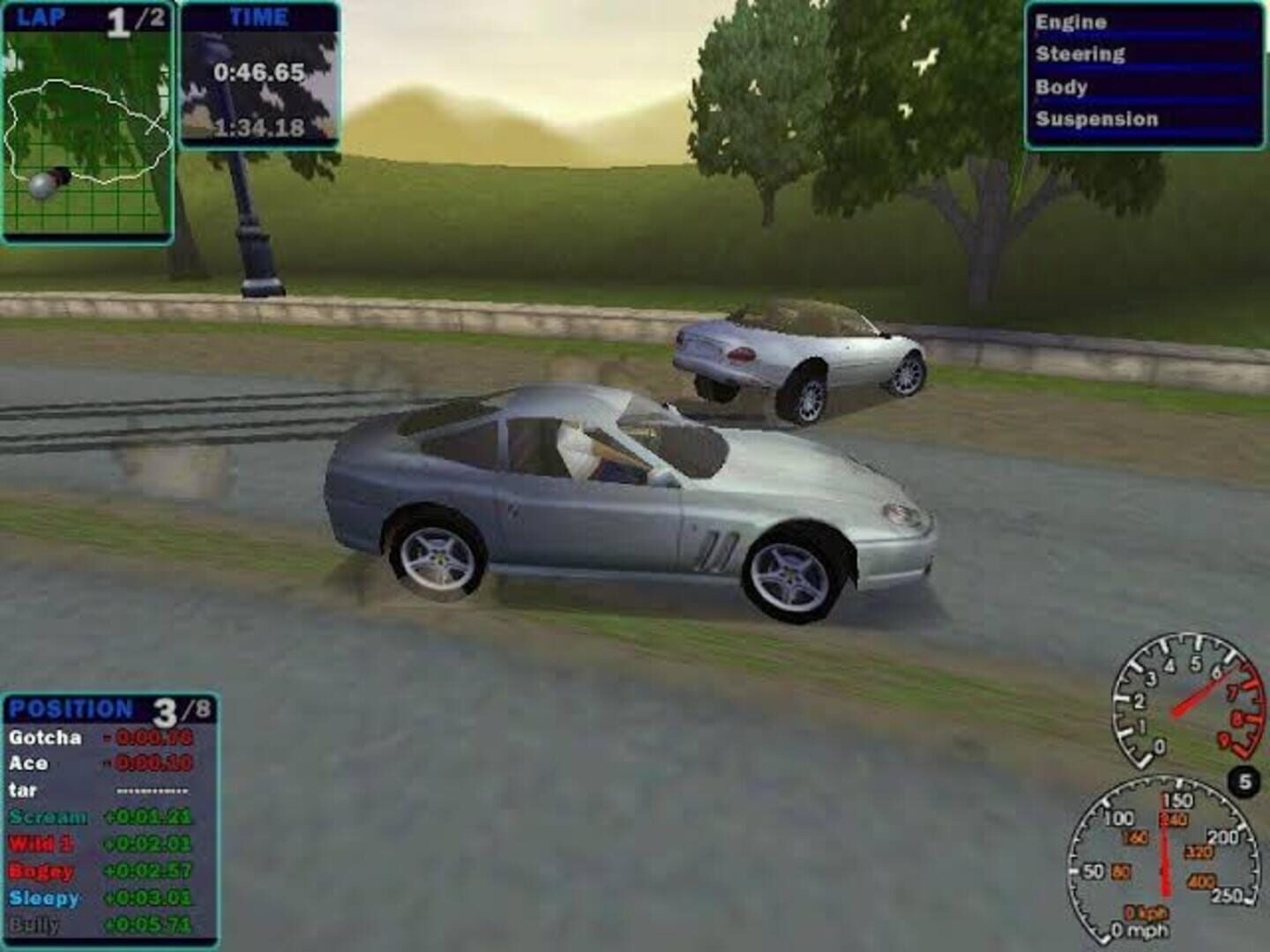Select the TIME panel header

tap(260, 15)
